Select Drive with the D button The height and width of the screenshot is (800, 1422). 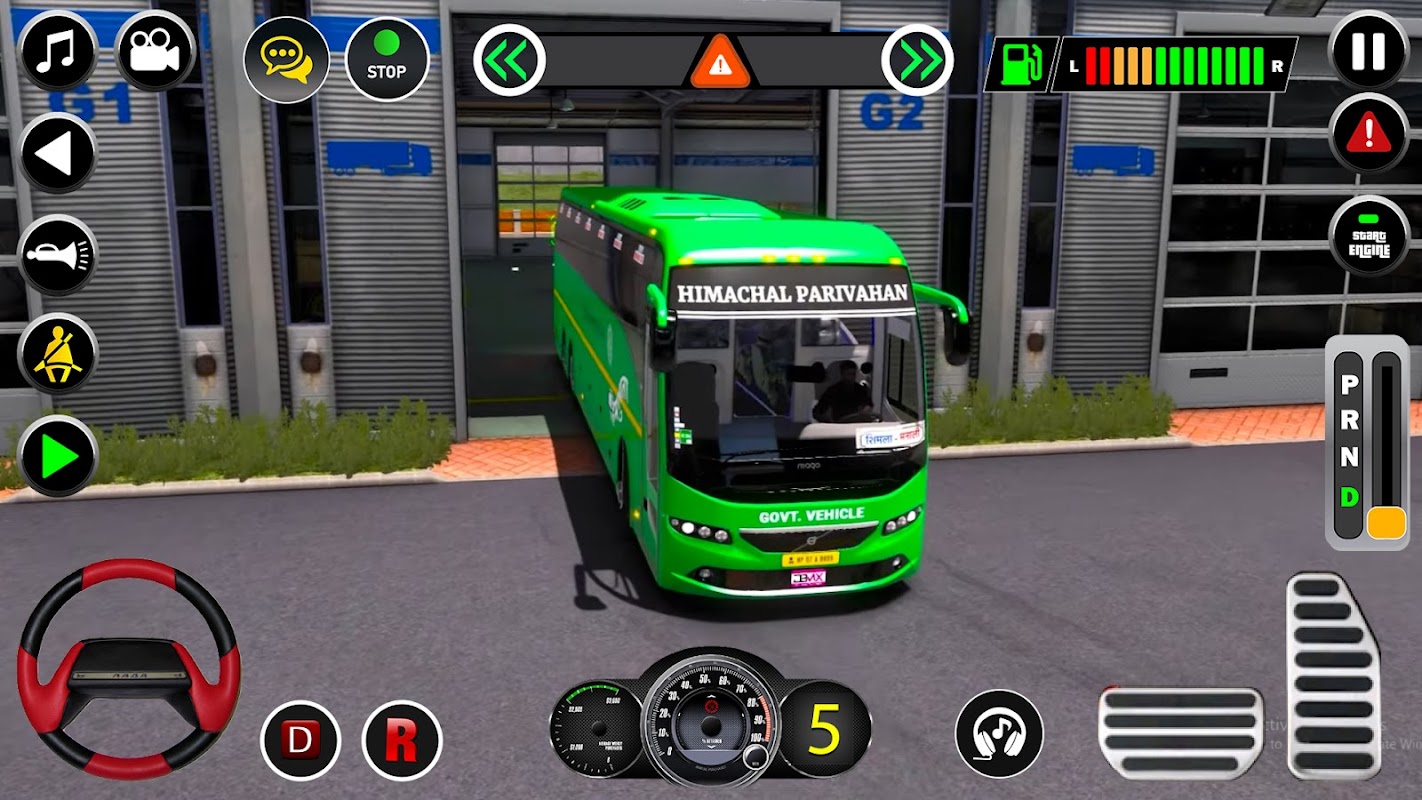tap(300, 740)
